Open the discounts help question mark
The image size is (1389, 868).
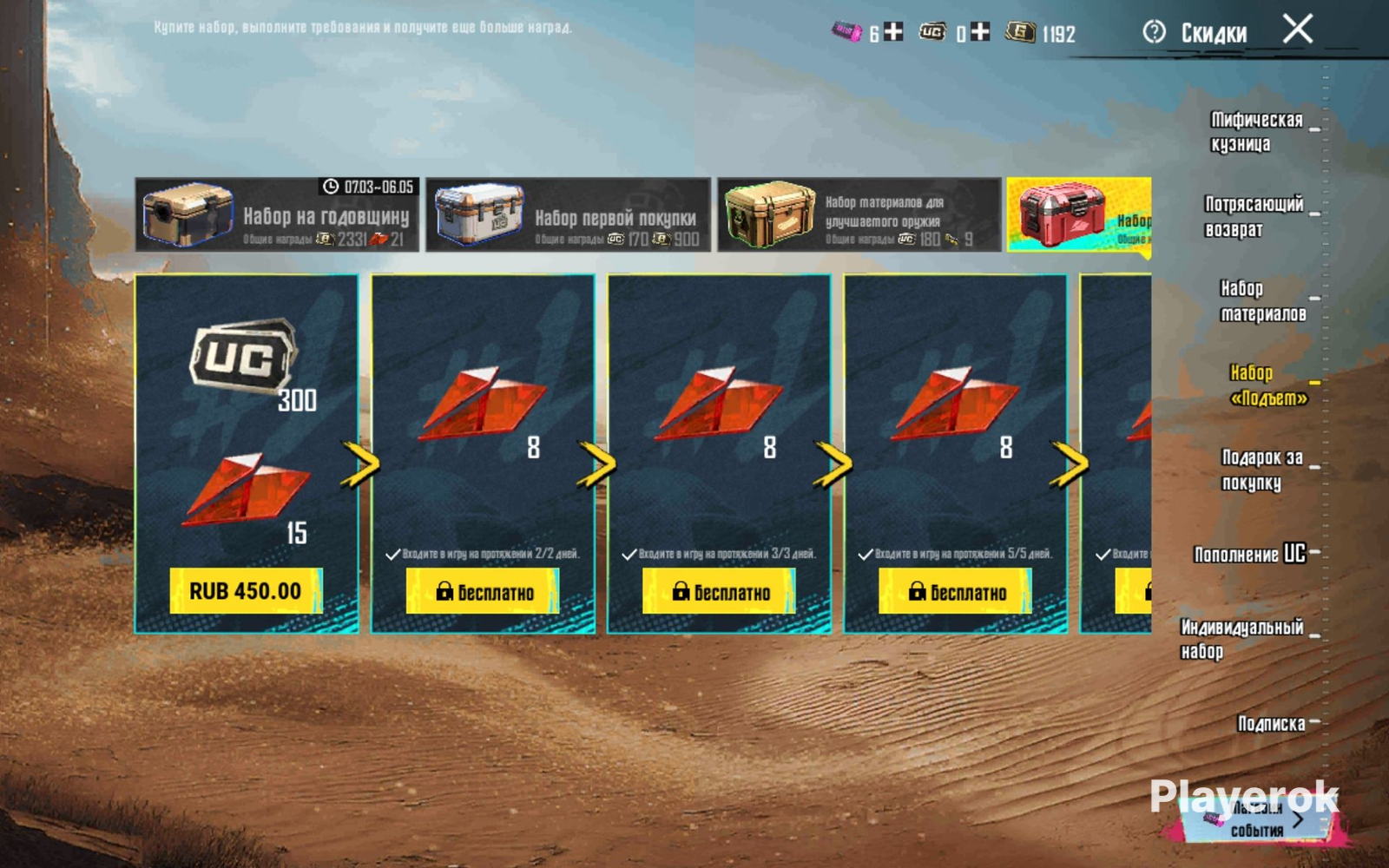(1154, 32)
